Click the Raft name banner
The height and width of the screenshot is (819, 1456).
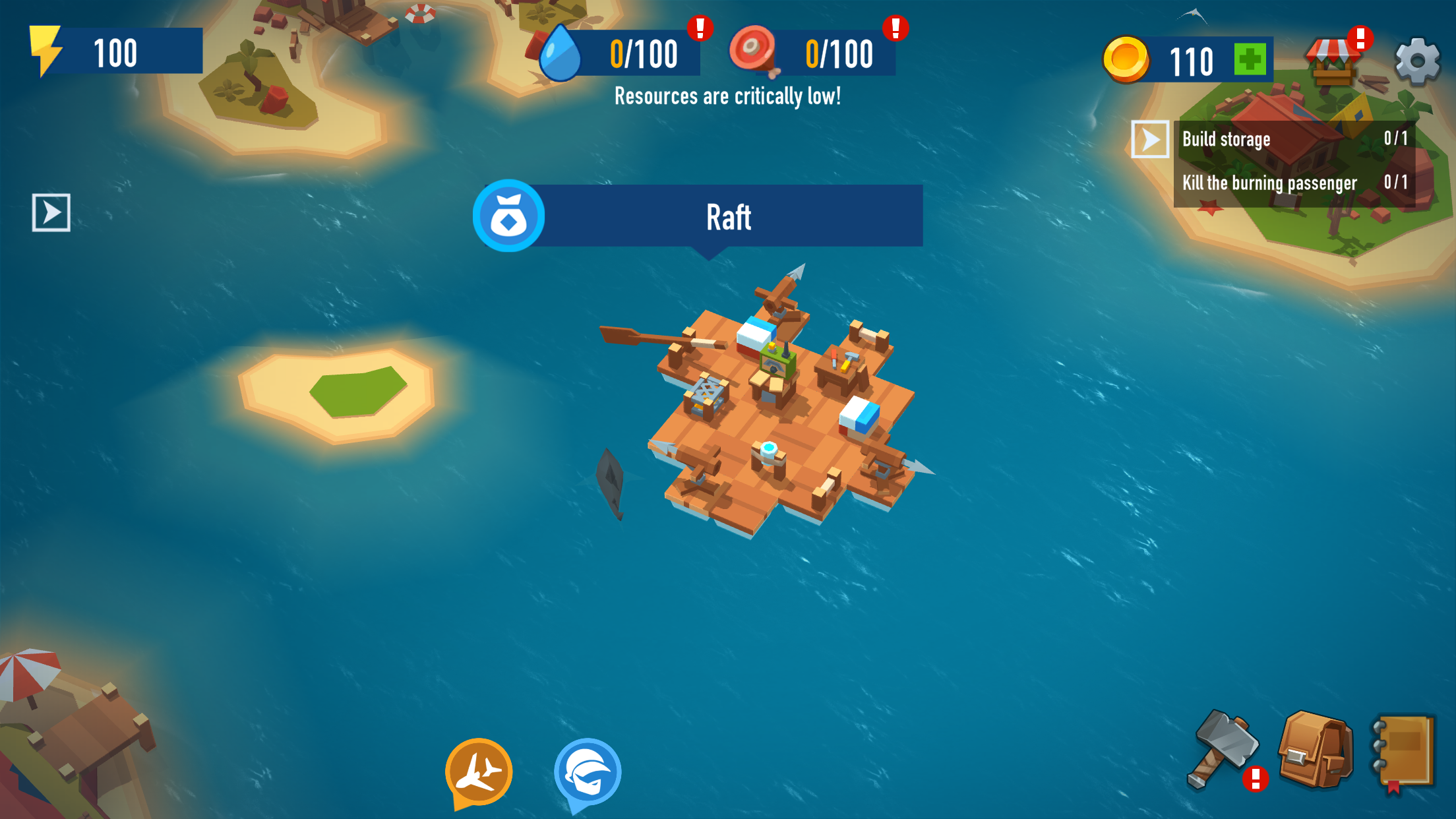coord(728,216)
